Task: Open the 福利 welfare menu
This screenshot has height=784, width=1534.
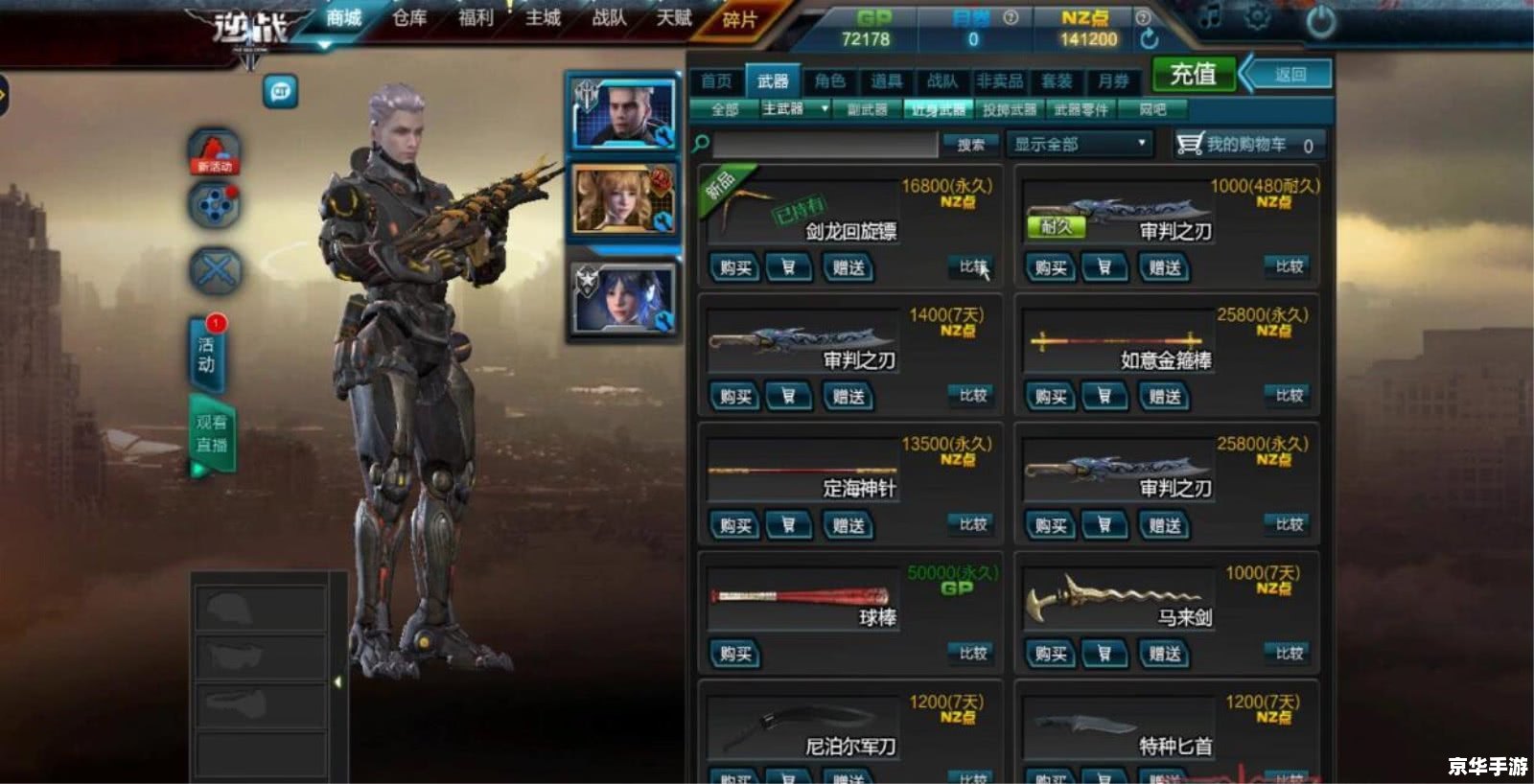Action: tap(476, 18)
